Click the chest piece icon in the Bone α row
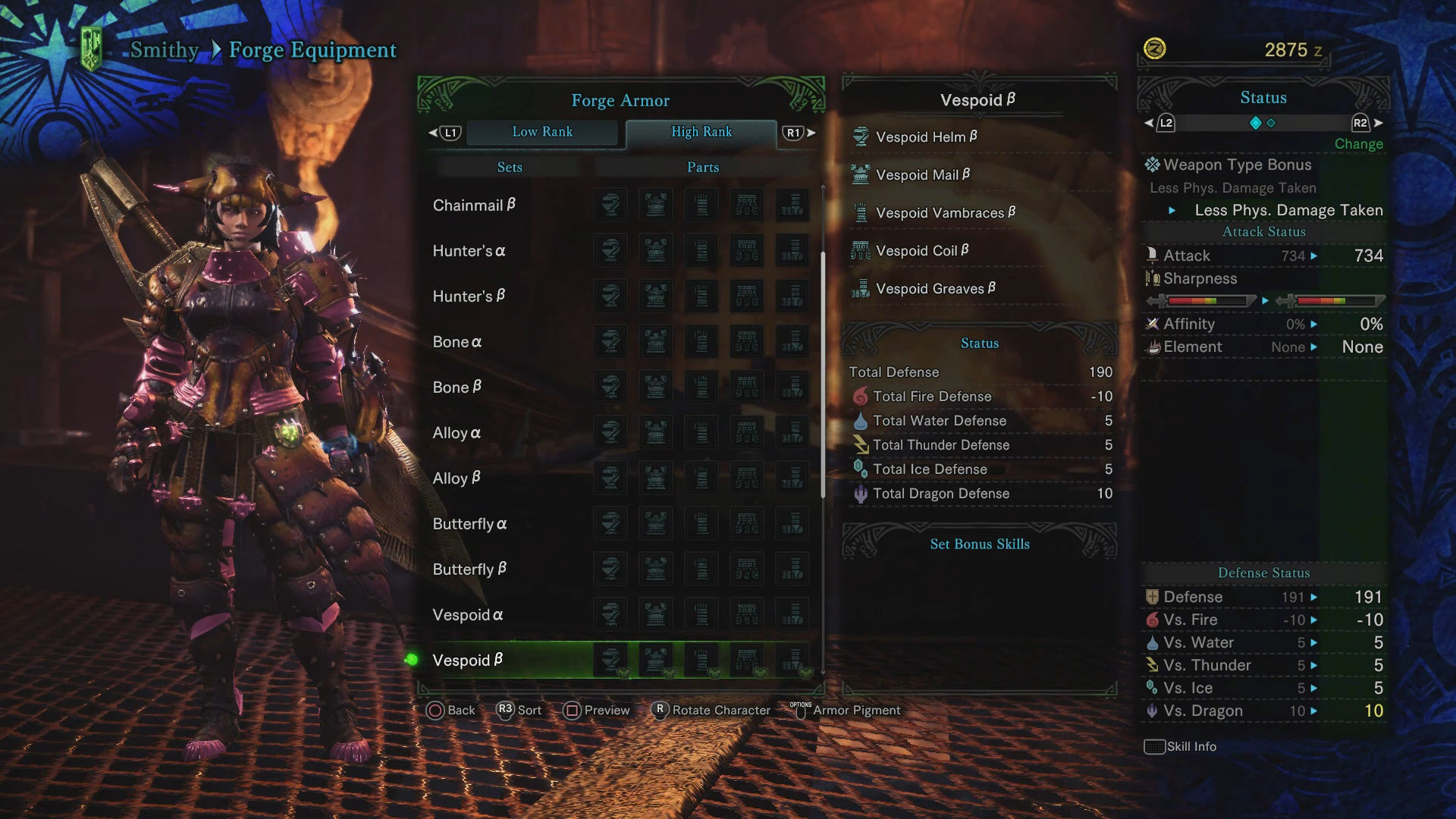1456x819 pixels. 656,341
